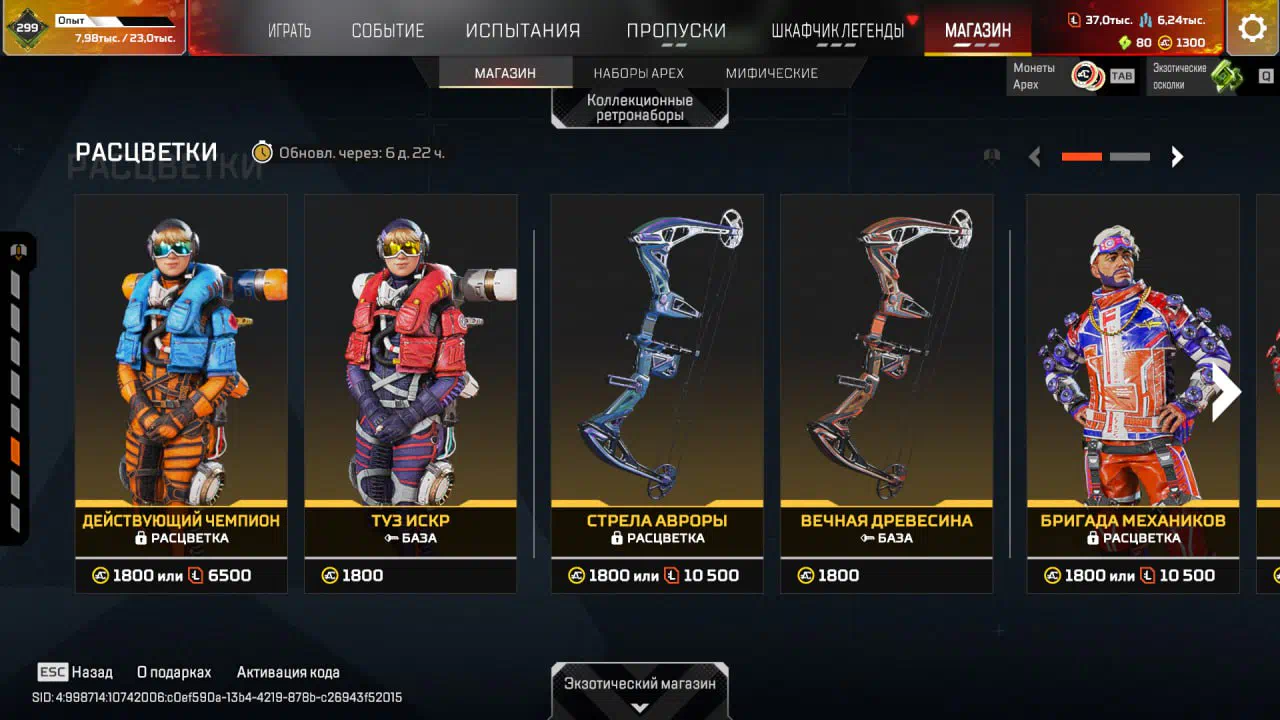Switch to the Событие tab
This screenshot has width=1280, height=720.
coord(388,30)
